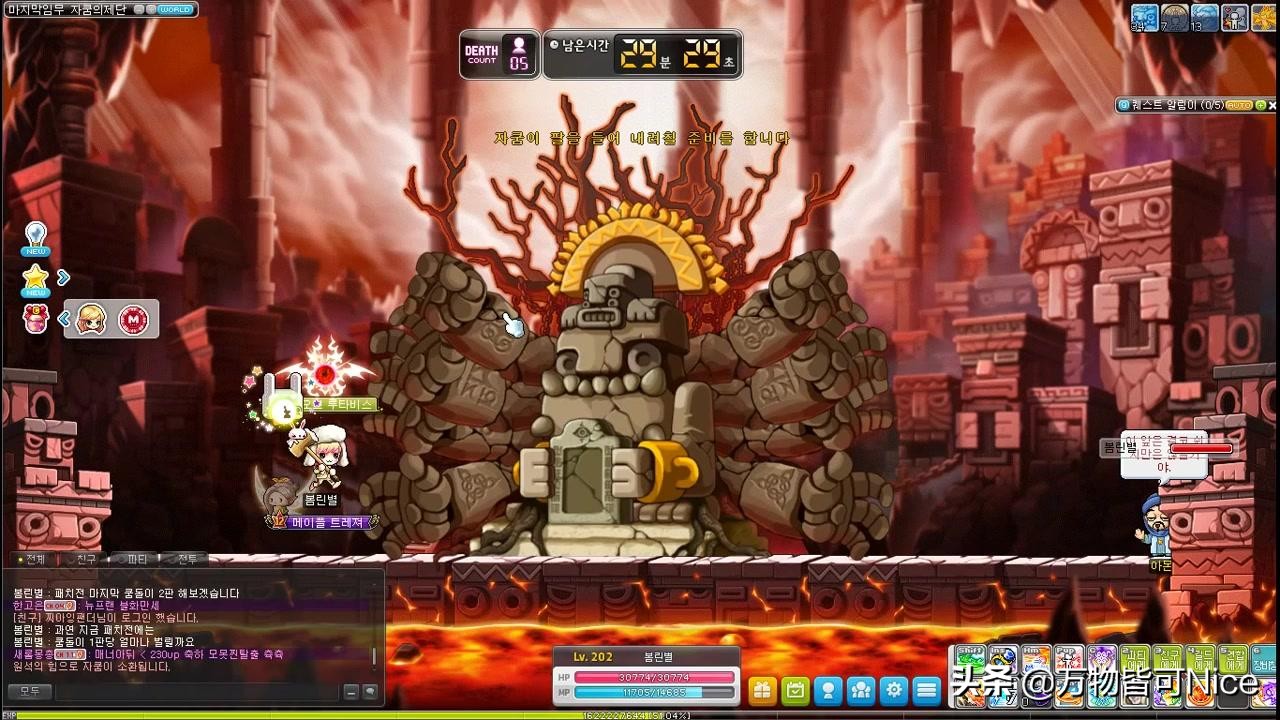The image size is (1280, 720).
Task: Switch to the 친구 chat tab
Action: pos(85,559)
